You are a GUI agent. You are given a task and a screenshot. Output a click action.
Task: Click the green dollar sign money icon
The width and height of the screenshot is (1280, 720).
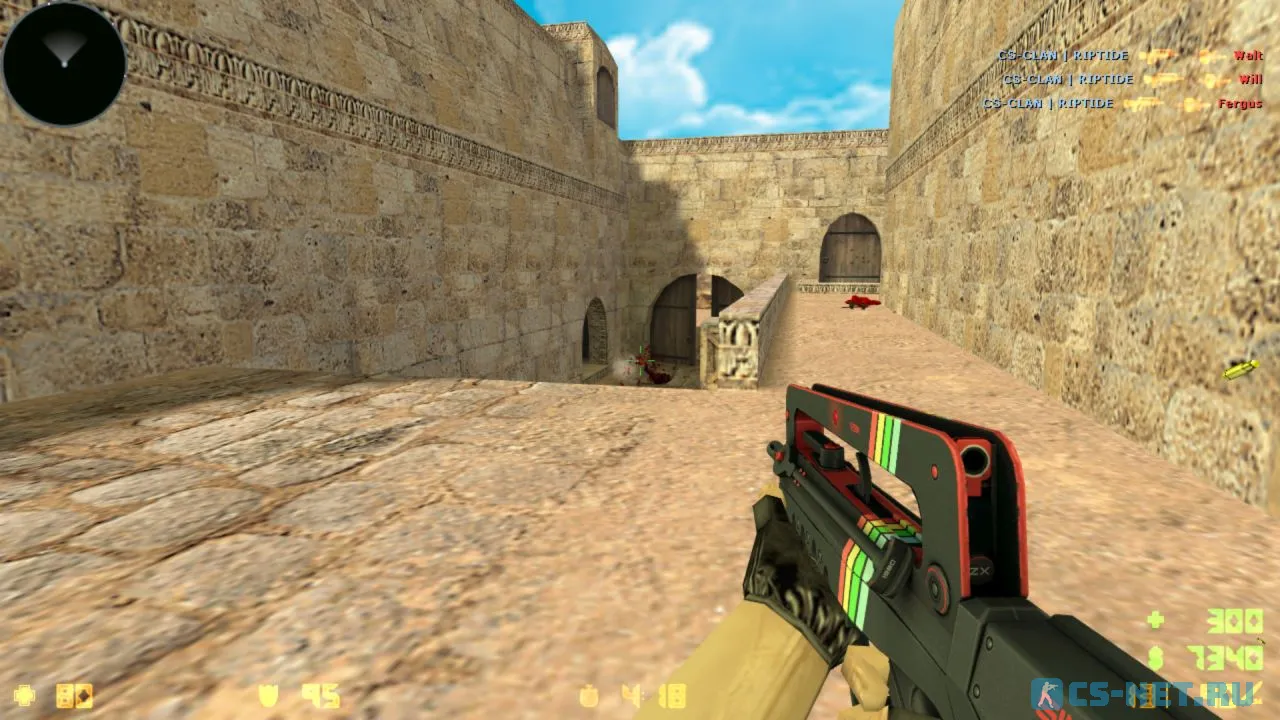1155,660
